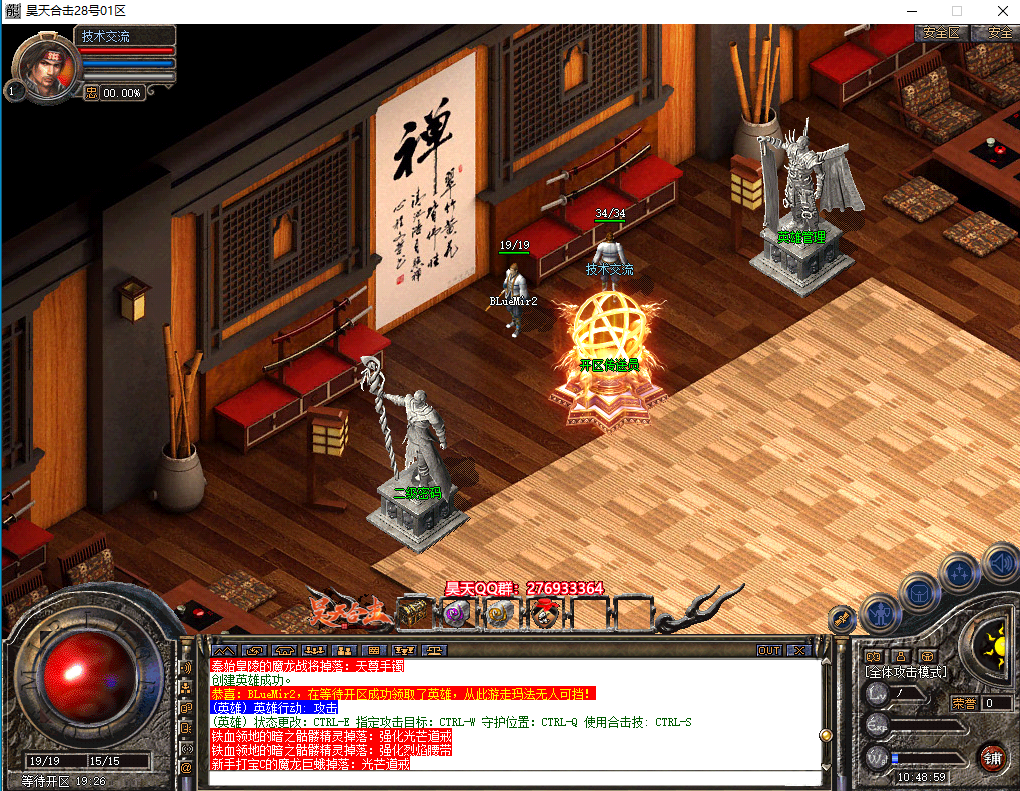Minimize the game window
The image size is (1020, 791).
pos(911,11)
